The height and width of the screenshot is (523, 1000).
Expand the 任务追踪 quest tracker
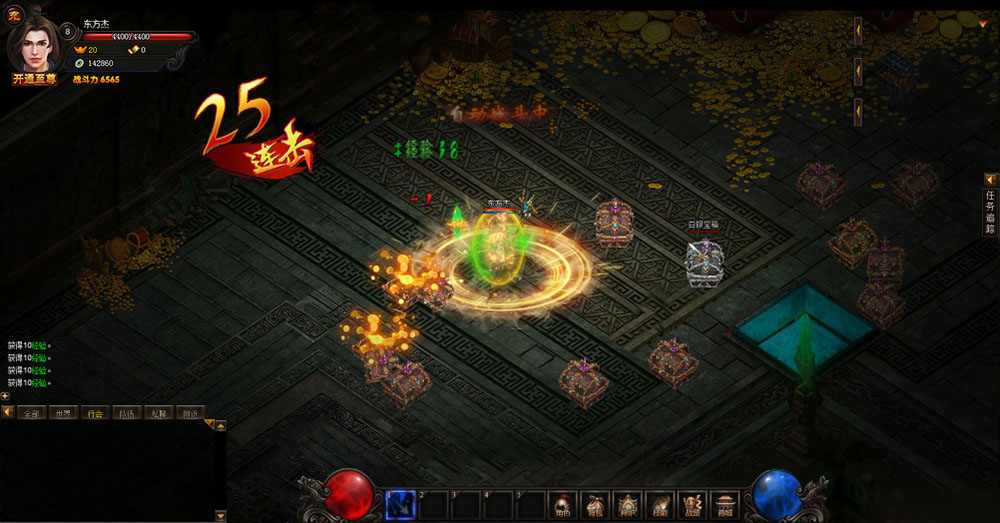pos(990,207)
